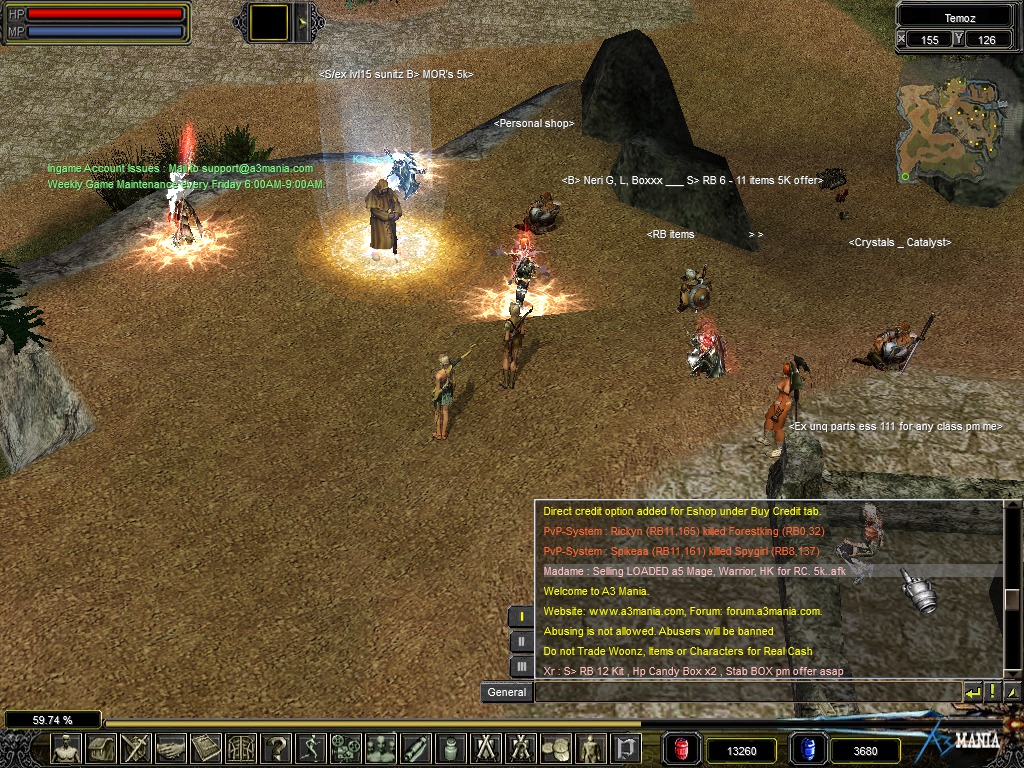
Task: Expand chat with the up-arrow button
Action: pos(1012,692)
